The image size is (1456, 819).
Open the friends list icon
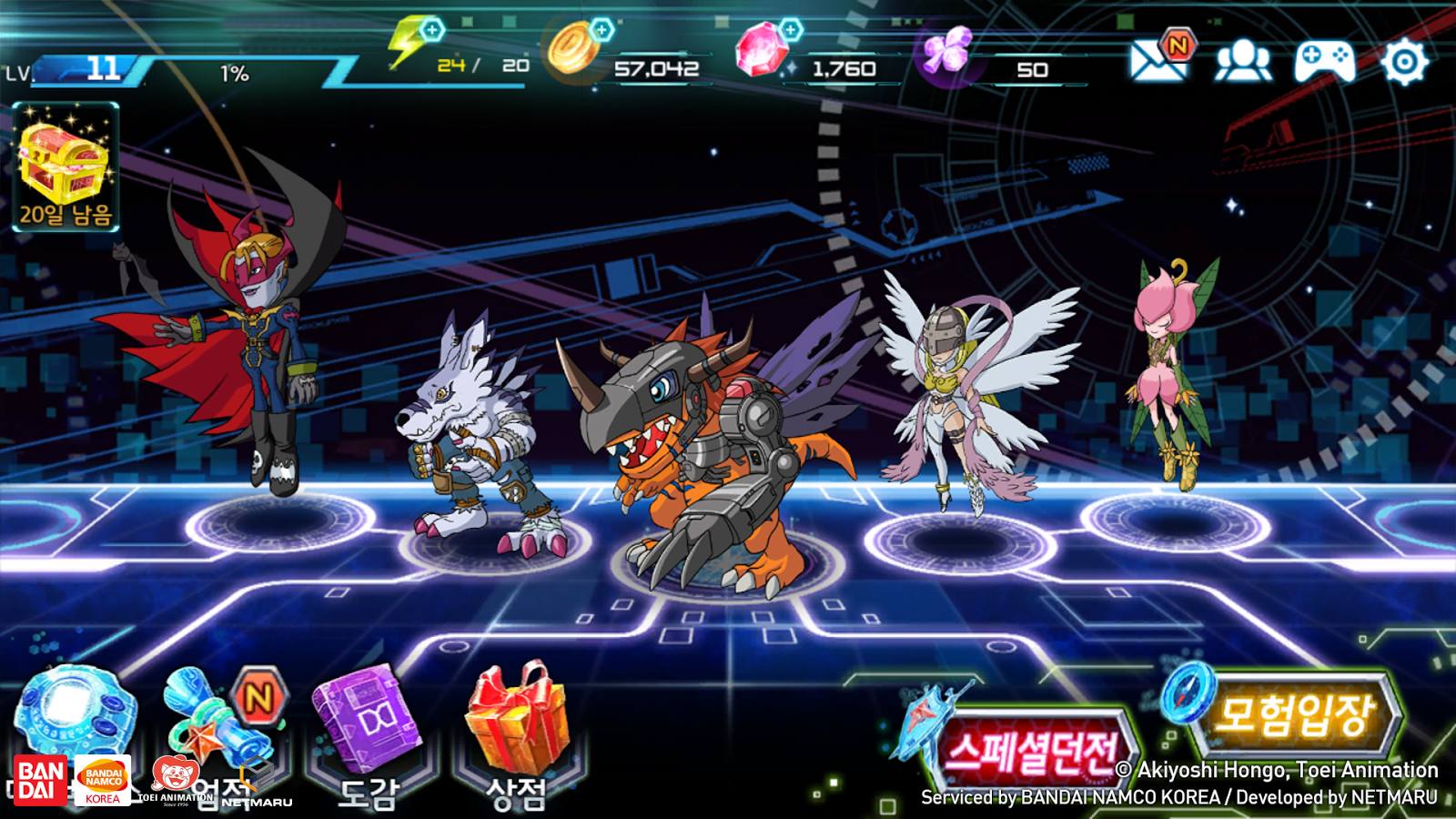pos(1243,62)
